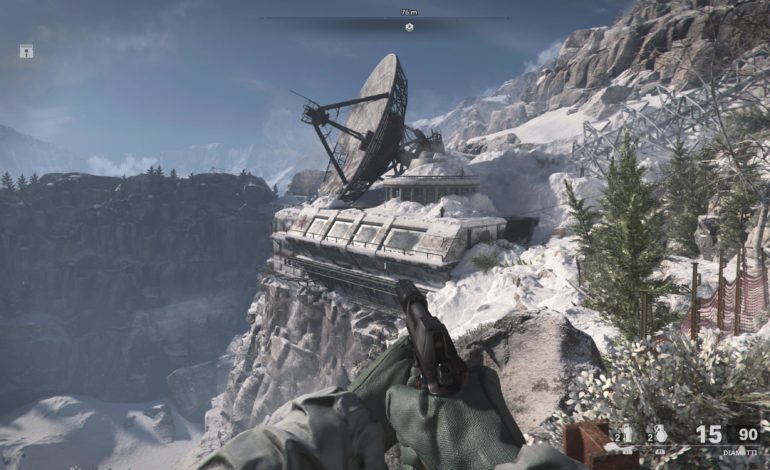Click the small stance indicator icon
This screenshot has height=470, width=770.
pyautogui.click(x=26, y=51)
